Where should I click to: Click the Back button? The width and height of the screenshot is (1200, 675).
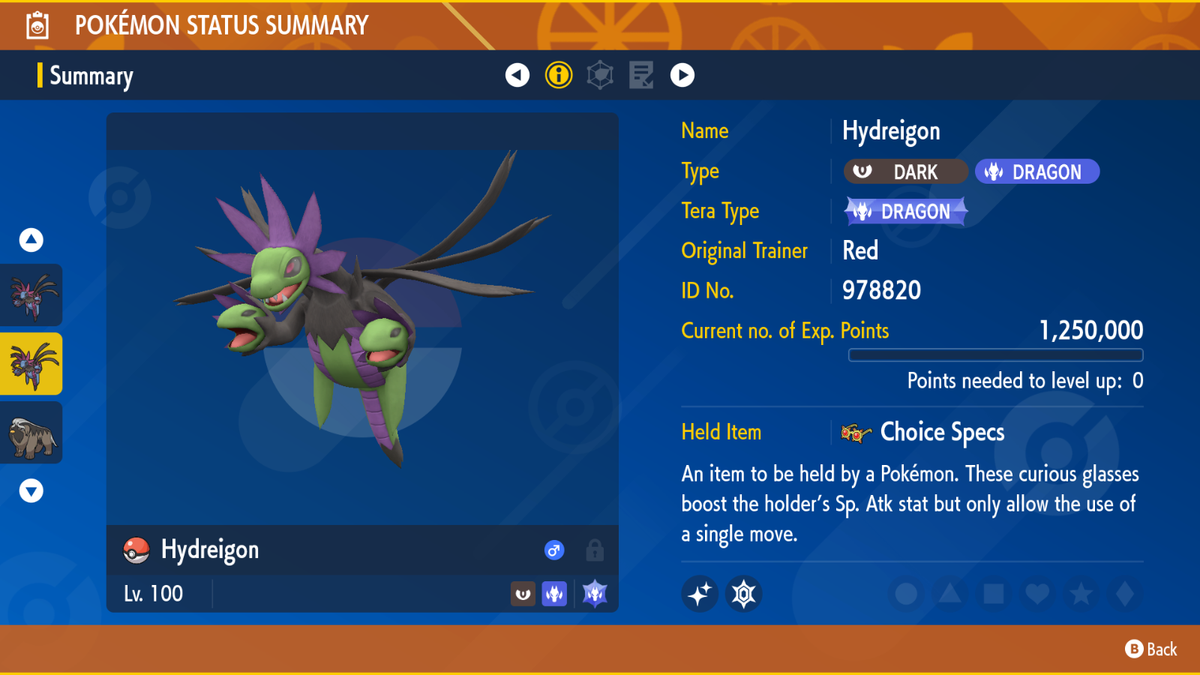click(1151, 649)
